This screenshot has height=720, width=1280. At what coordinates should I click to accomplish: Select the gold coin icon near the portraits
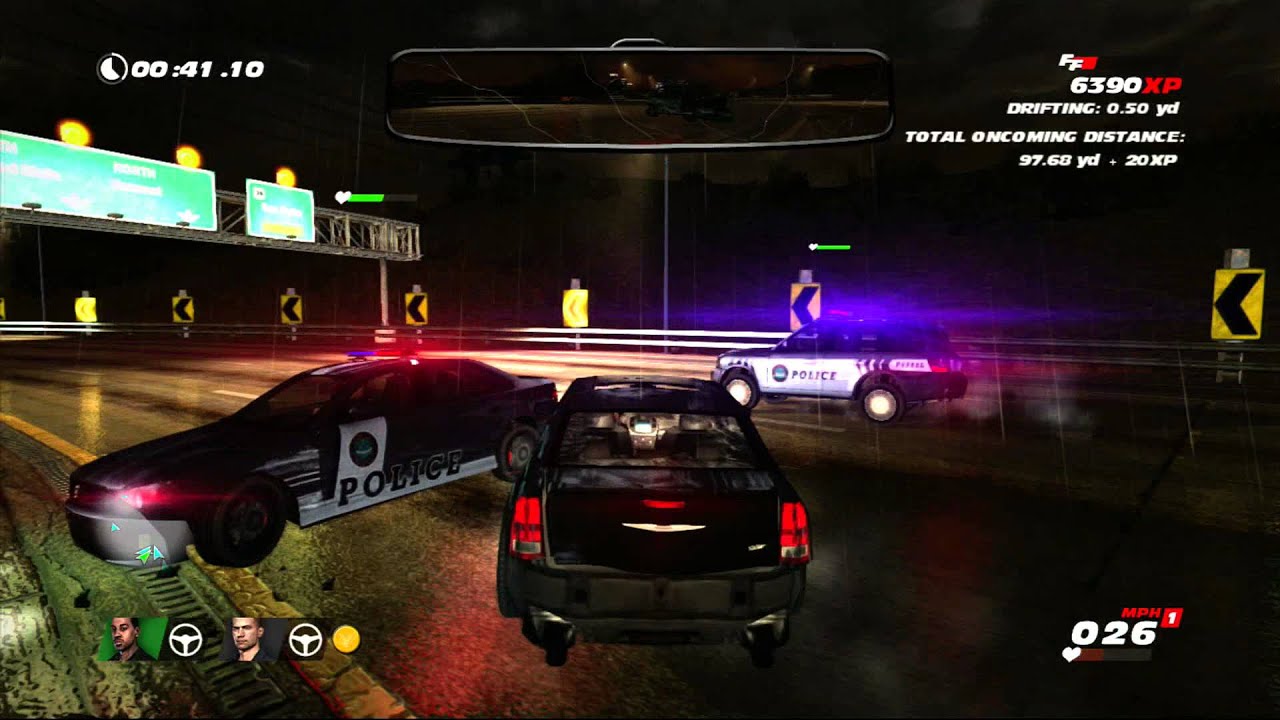(346, 640)
